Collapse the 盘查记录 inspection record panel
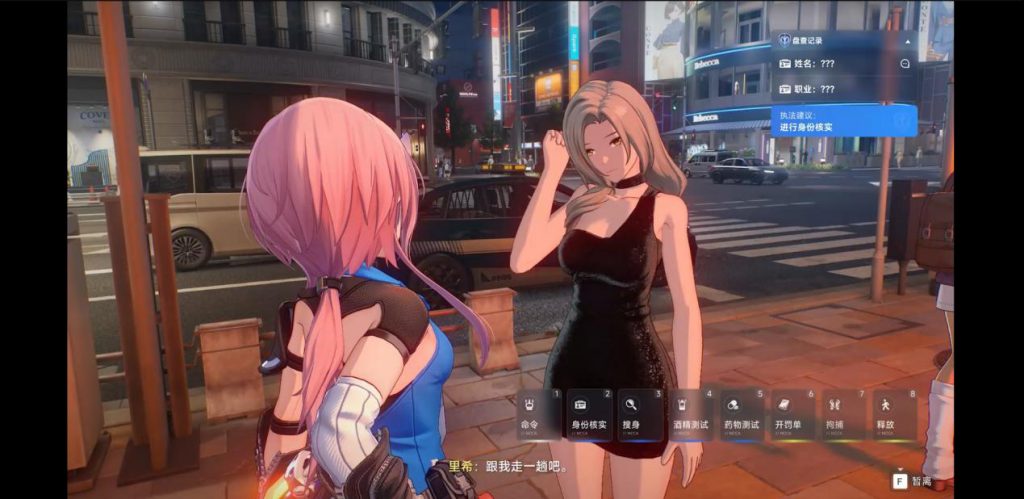 906,42
